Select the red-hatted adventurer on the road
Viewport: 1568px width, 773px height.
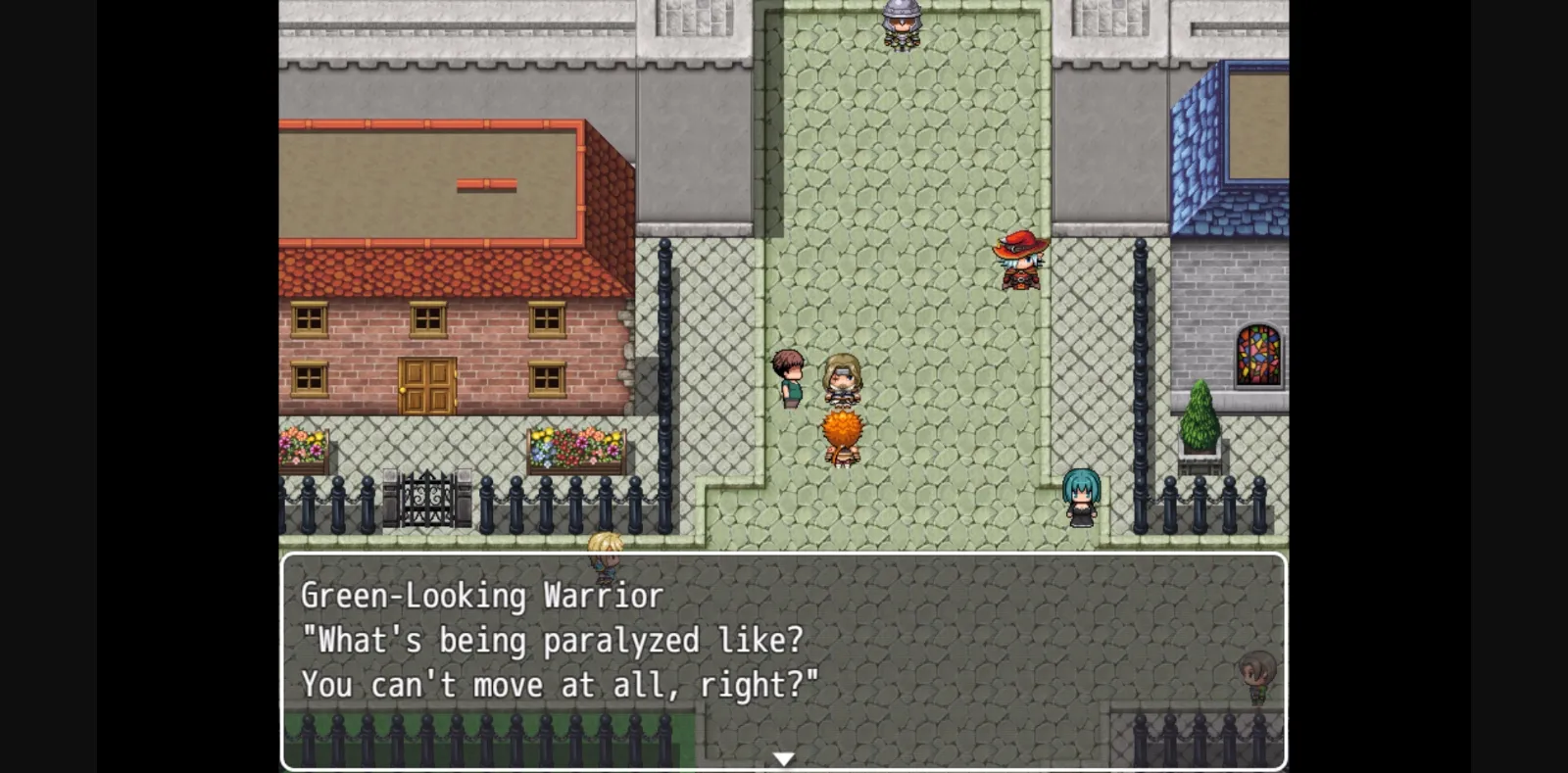click(x=1019, y=263)
